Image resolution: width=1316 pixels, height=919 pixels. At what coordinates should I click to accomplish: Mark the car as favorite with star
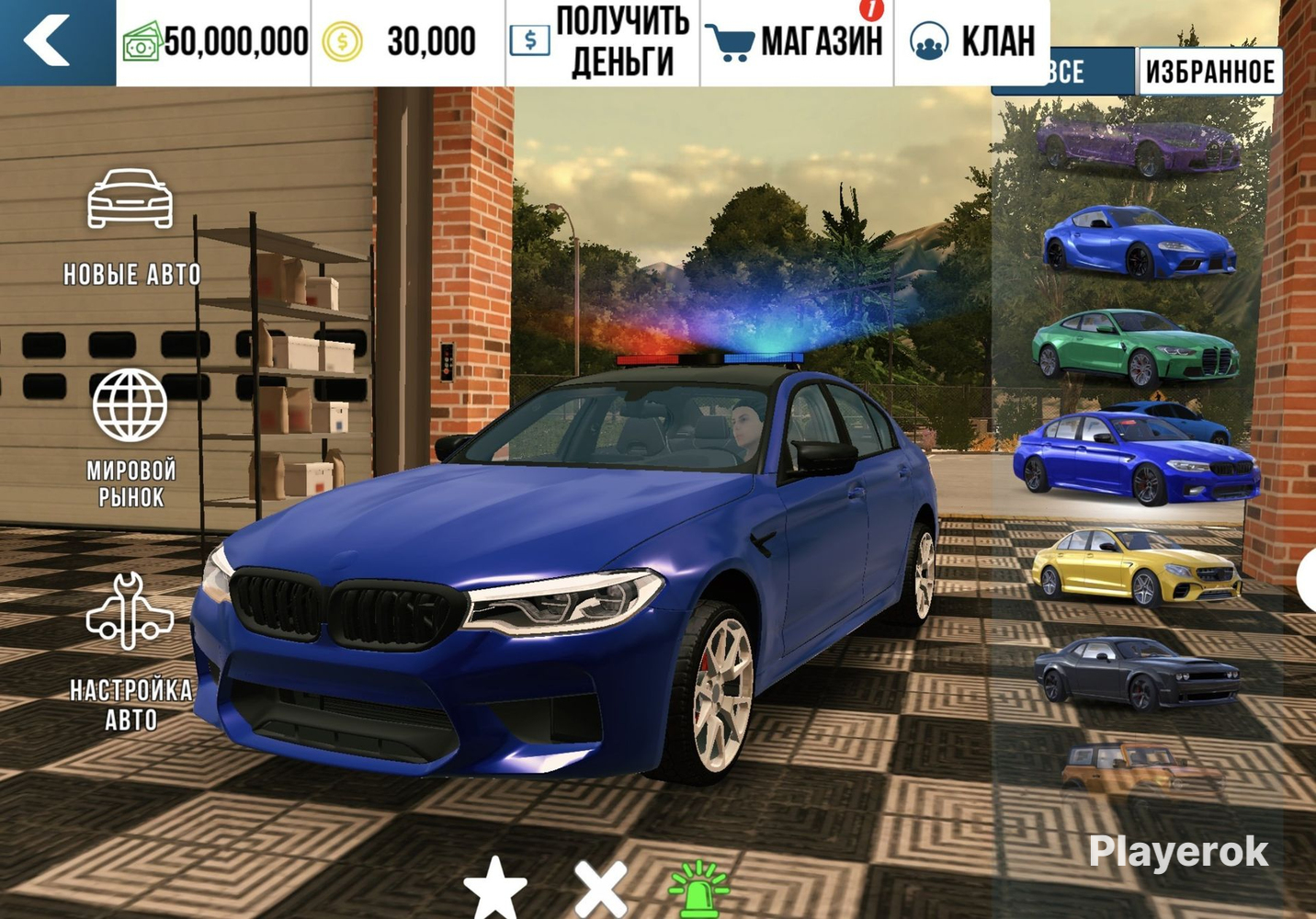(x=495, y=890)
